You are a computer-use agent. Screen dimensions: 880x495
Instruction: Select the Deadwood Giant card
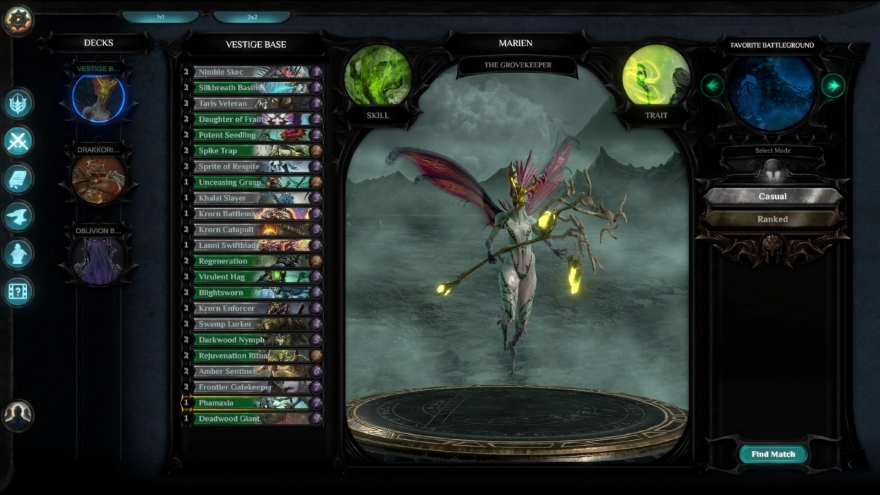pyautogui.click(x=252, y=419)
